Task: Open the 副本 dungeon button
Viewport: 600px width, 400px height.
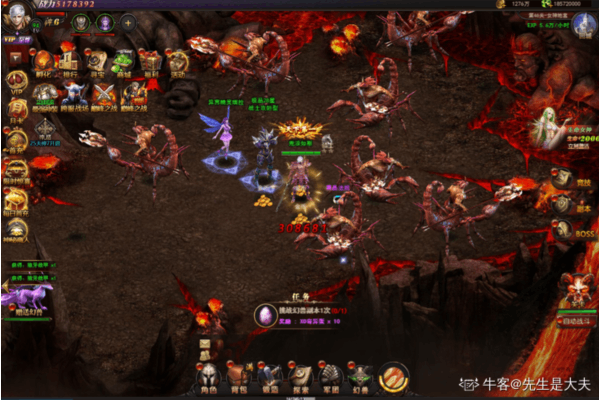Action: (x=586, y=206)
